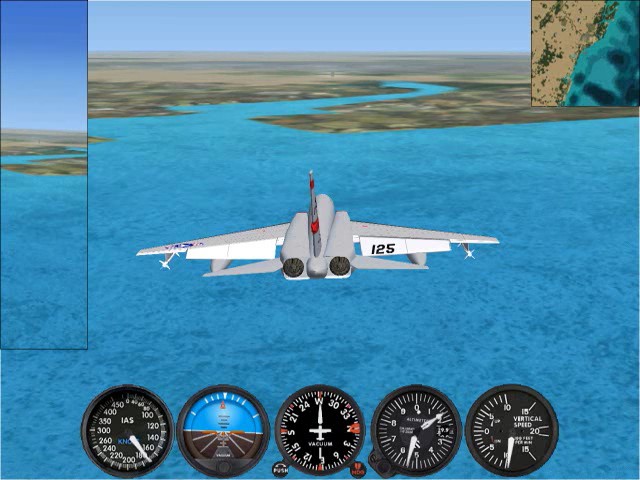
Task: Click the heading indicator compass gauge
Action: pyautogui.click(x=320, y=430)
